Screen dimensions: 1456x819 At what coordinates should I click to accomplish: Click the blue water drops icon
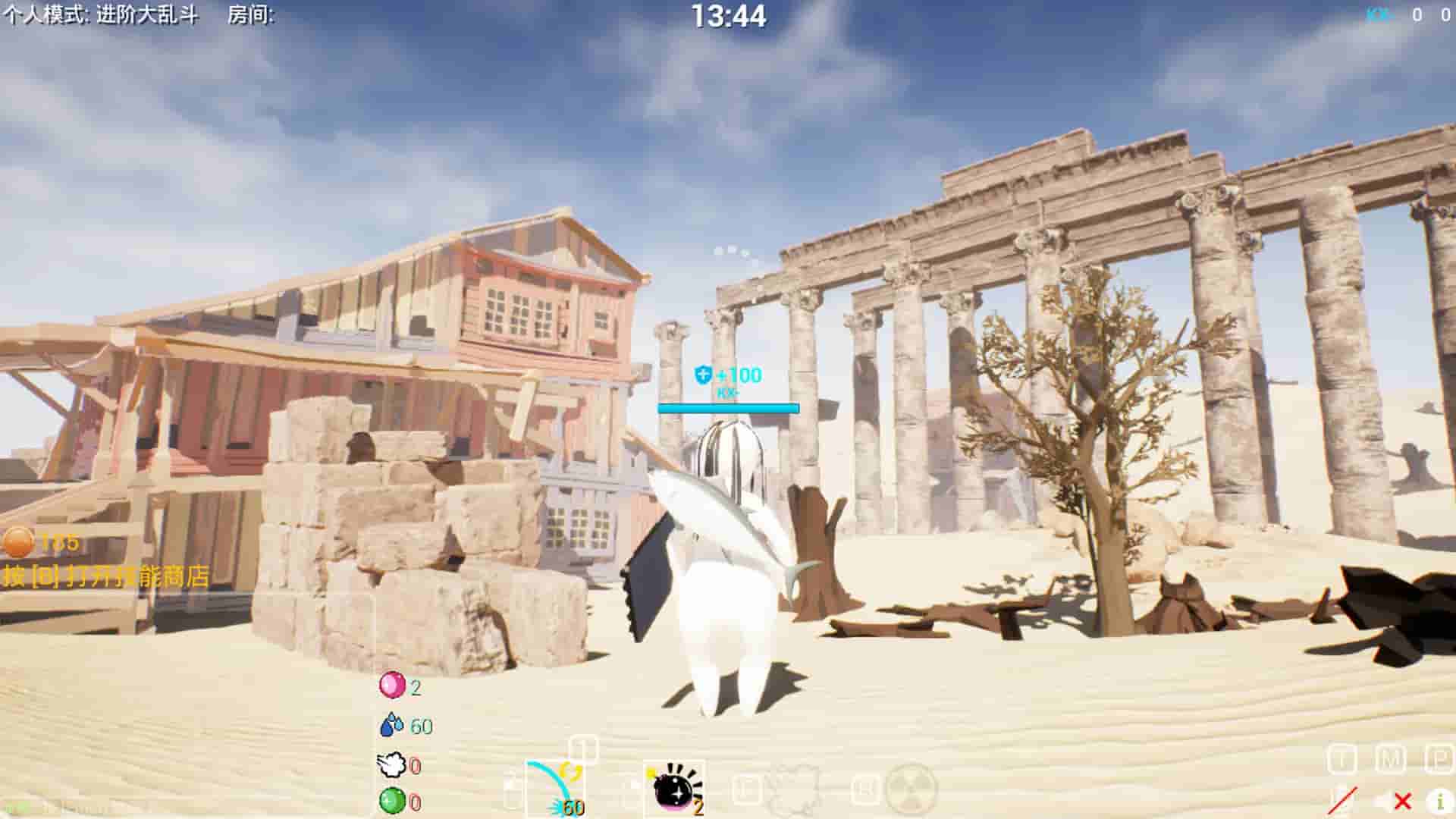tap(391, 725)
